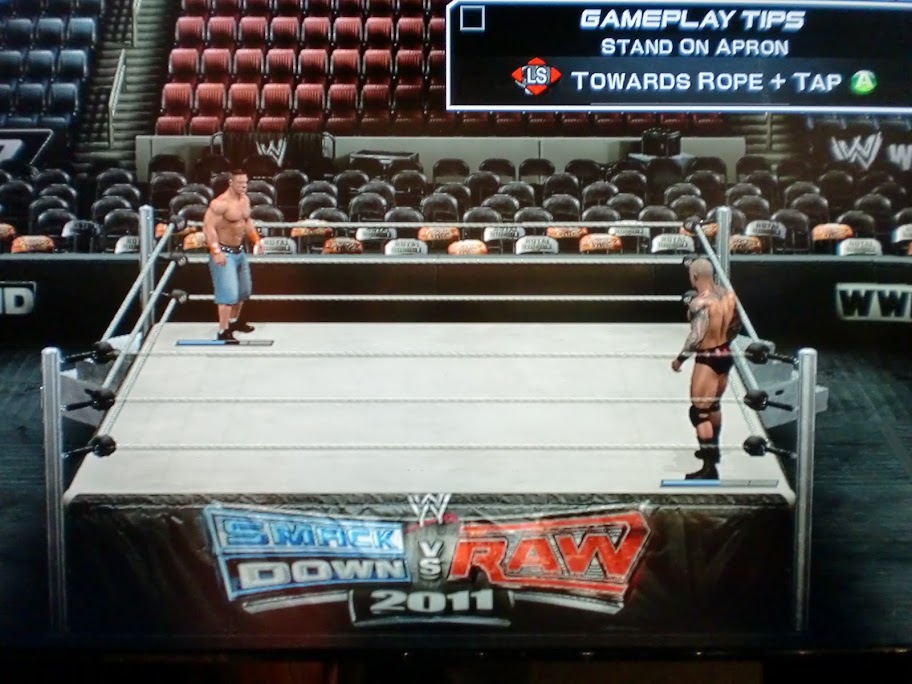Select the Gameplay Tips panel header
Screen dimensions: 912x684
tap(692, 19)
